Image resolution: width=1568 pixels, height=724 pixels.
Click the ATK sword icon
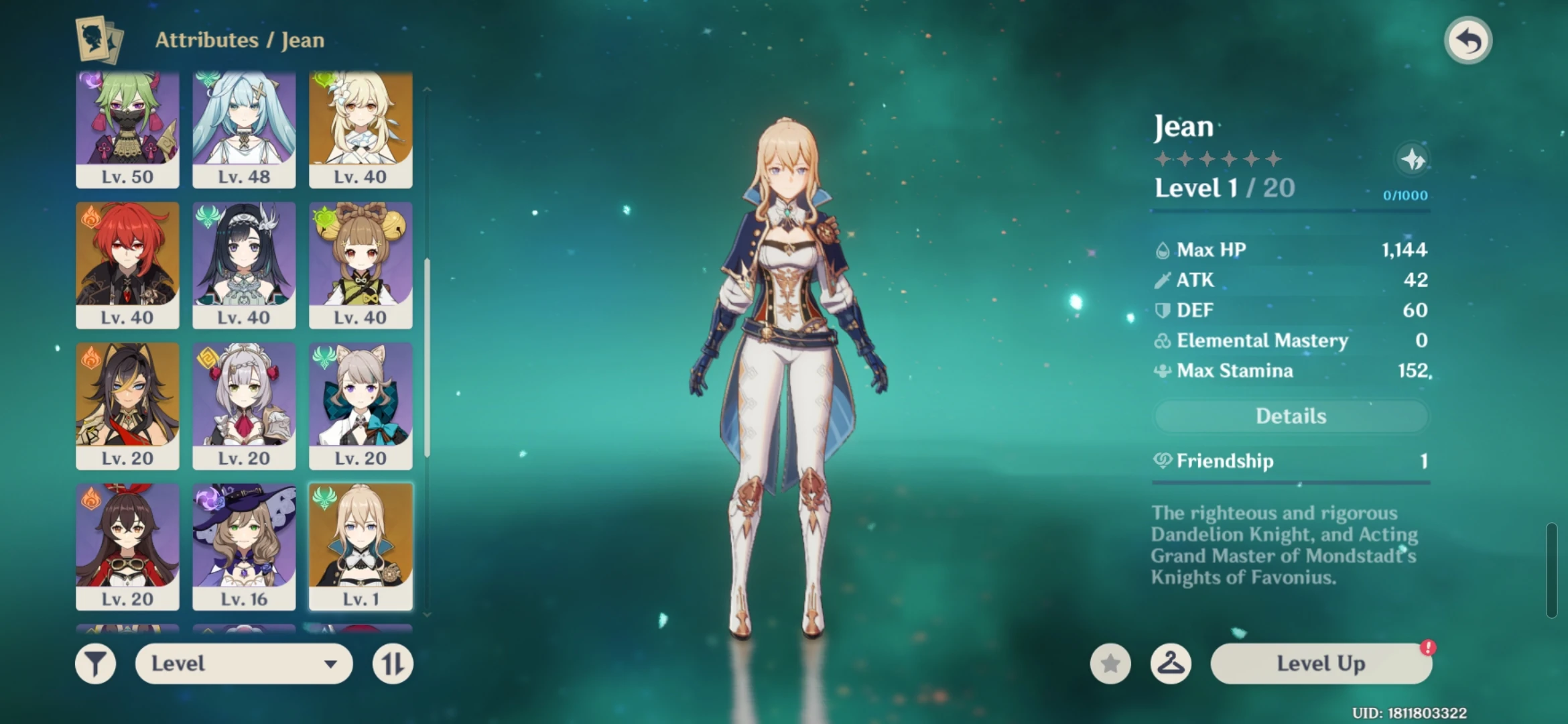1164,280
